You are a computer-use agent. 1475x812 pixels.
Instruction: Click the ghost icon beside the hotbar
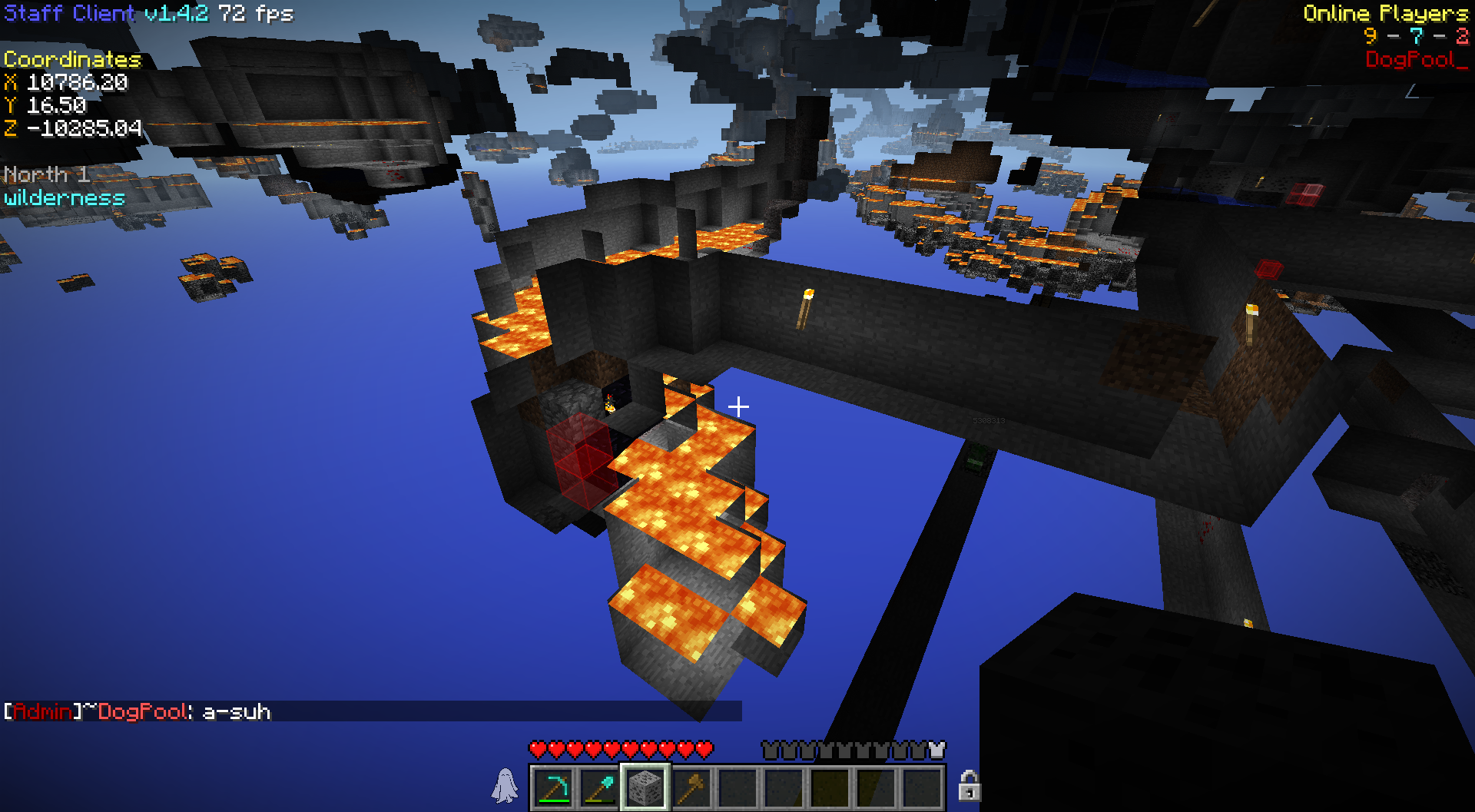click(x=505, y=786)
